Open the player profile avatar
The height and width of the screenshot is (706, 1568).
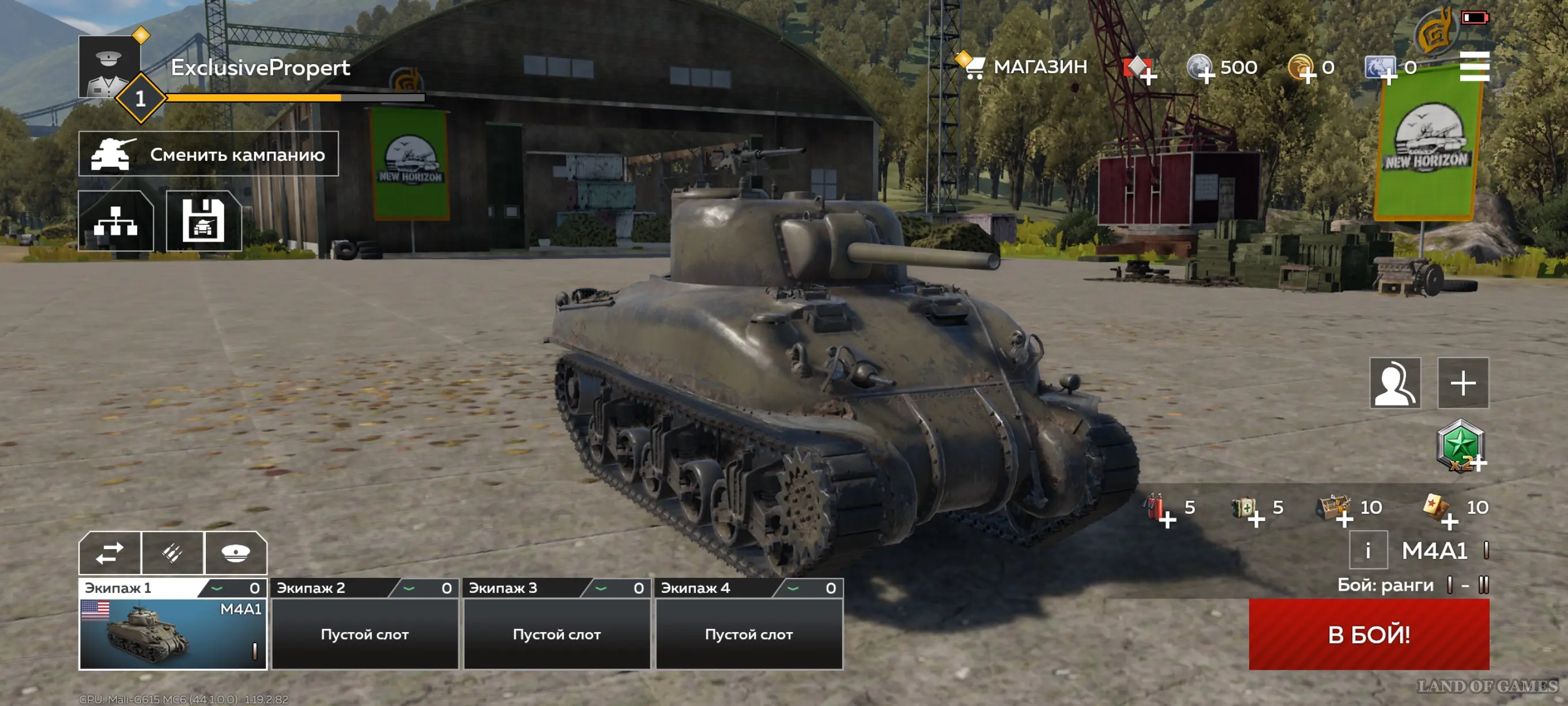[110, 66]
